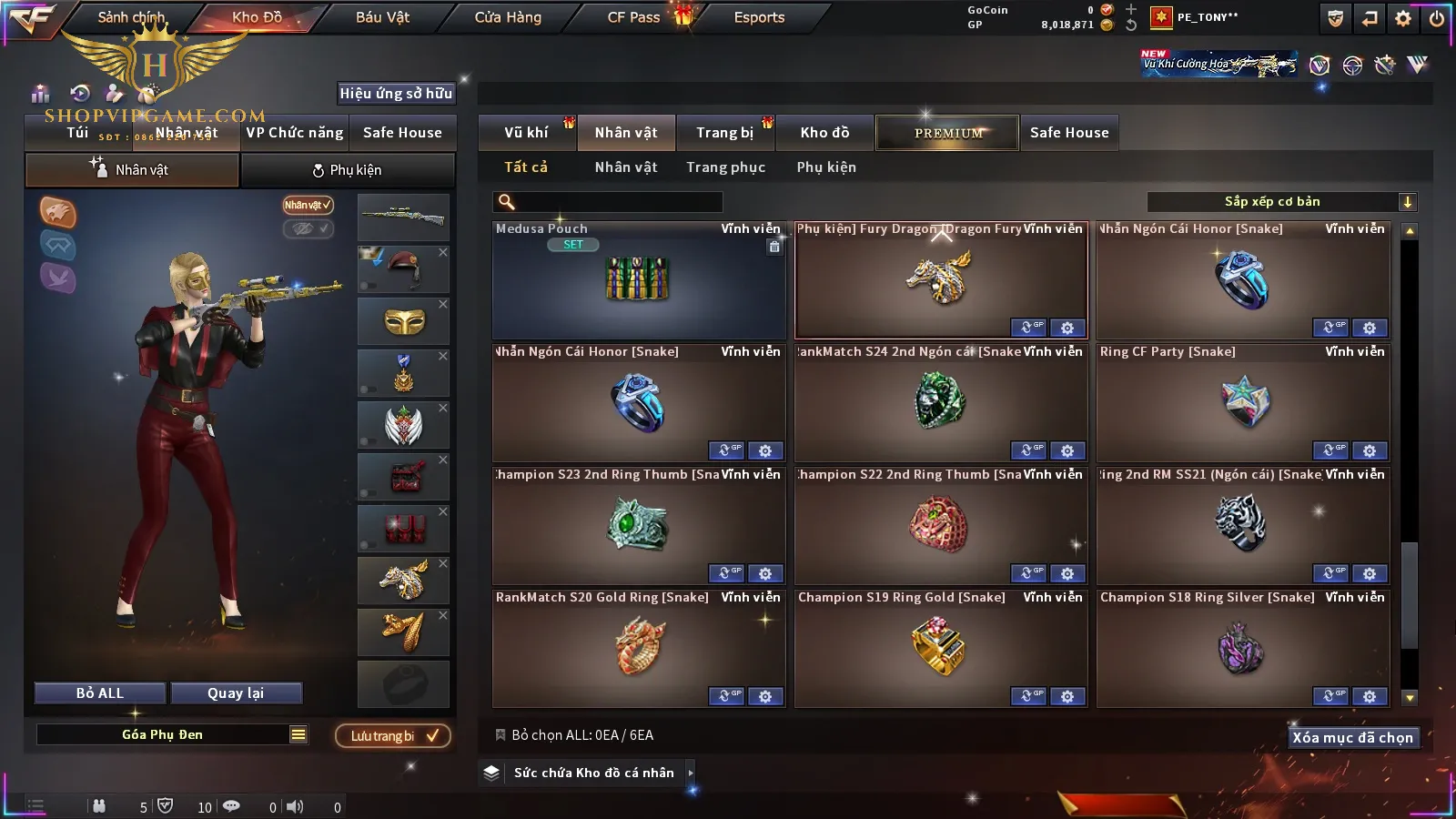Viewport: 1456px width, 819px height.
Task: Switch to the Phụ kiện character tab
Action: [347, 170]
